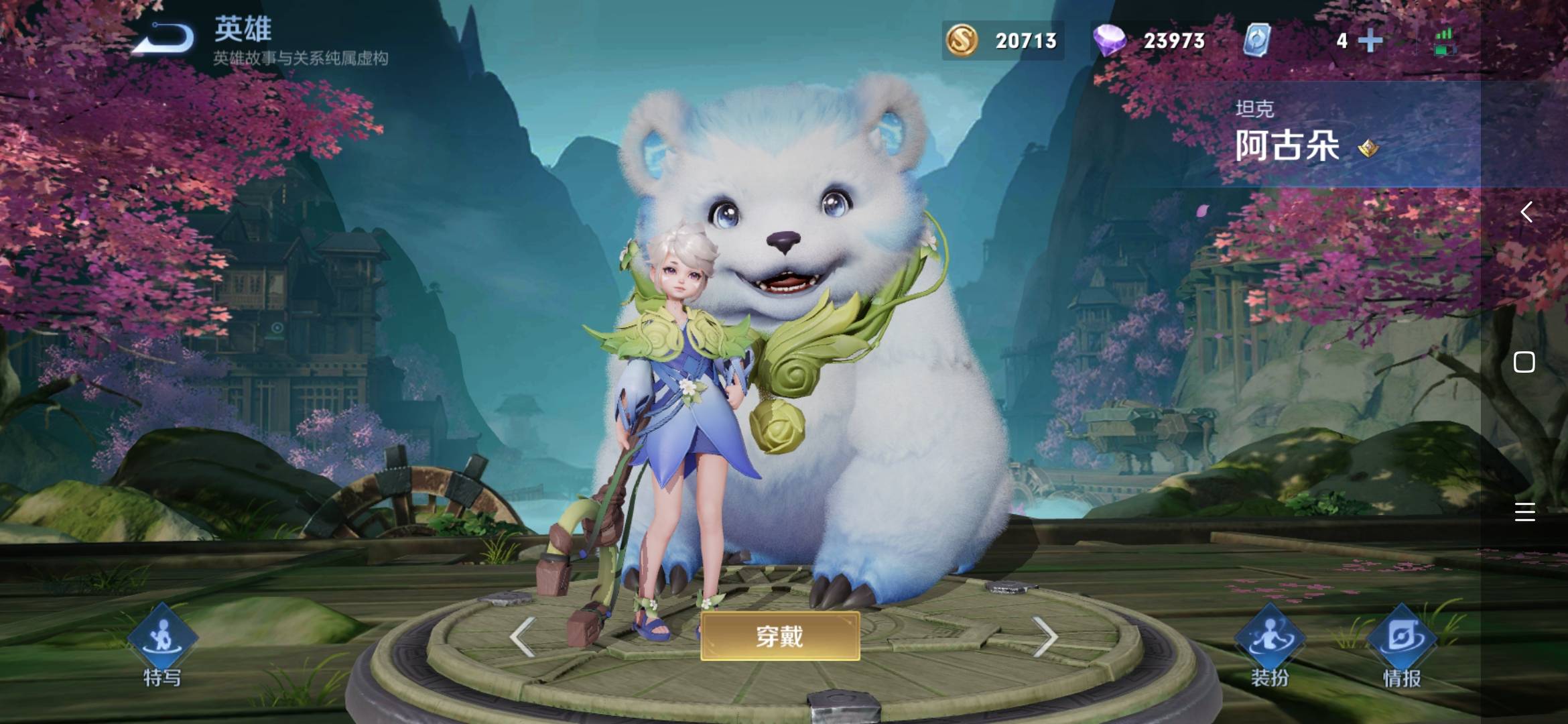
Task: Tap the gold coin currency icon
Action: [x=962, y=40]
